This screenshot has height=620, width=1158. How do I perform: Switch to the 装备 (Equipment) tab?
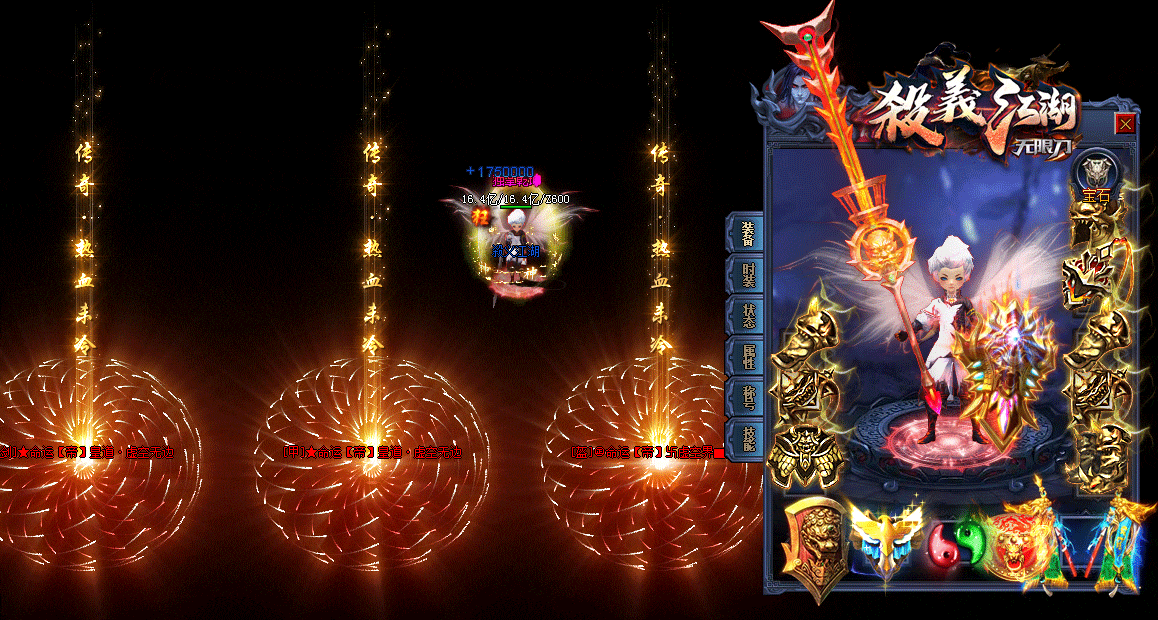(747, 233)
